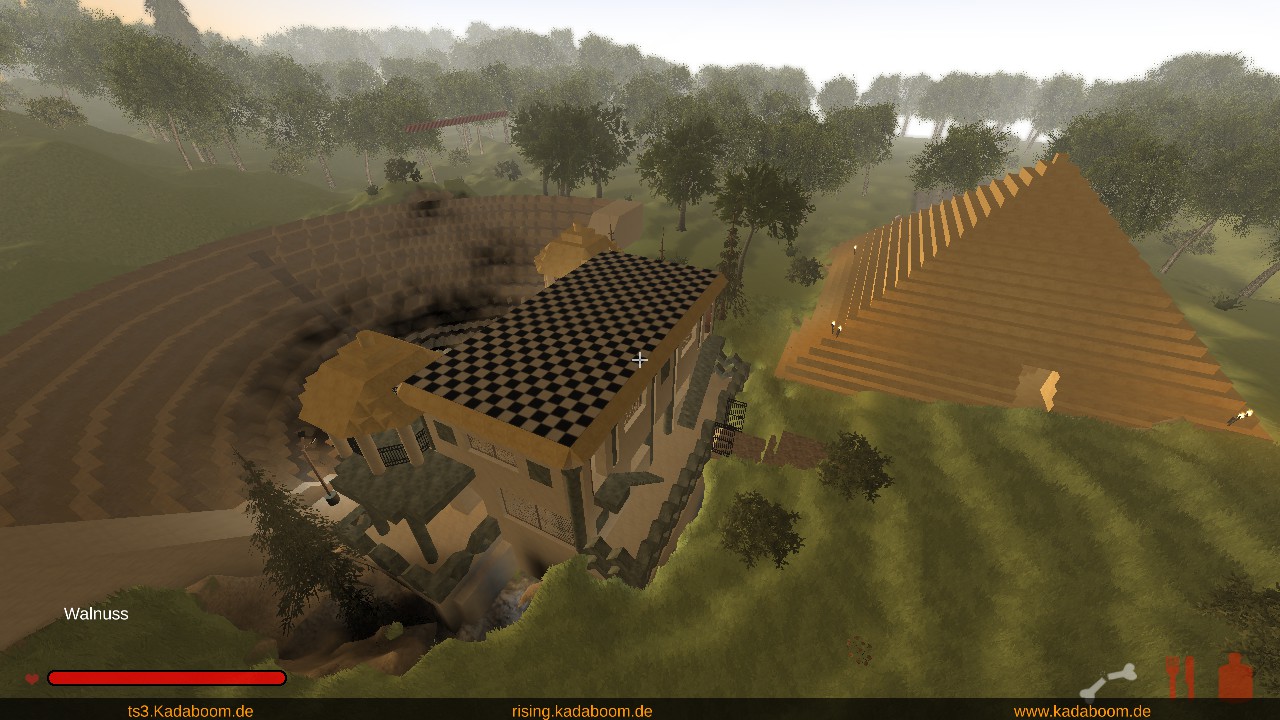The width and height of the screenshot is (1280, 720).
Task: Click the red bottle thirst icon
Action: point(1236,677)
